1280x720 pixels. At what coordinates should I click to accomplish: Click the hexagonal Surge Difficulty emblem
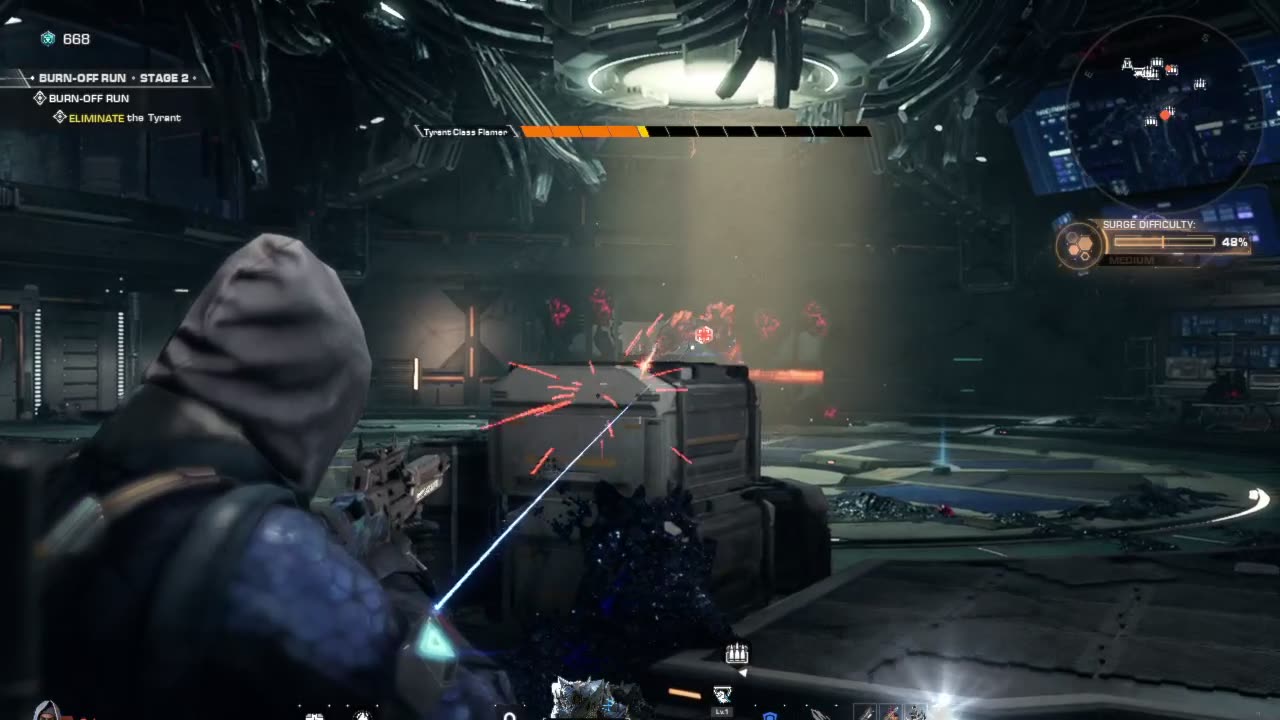(x=1078, y=245)
